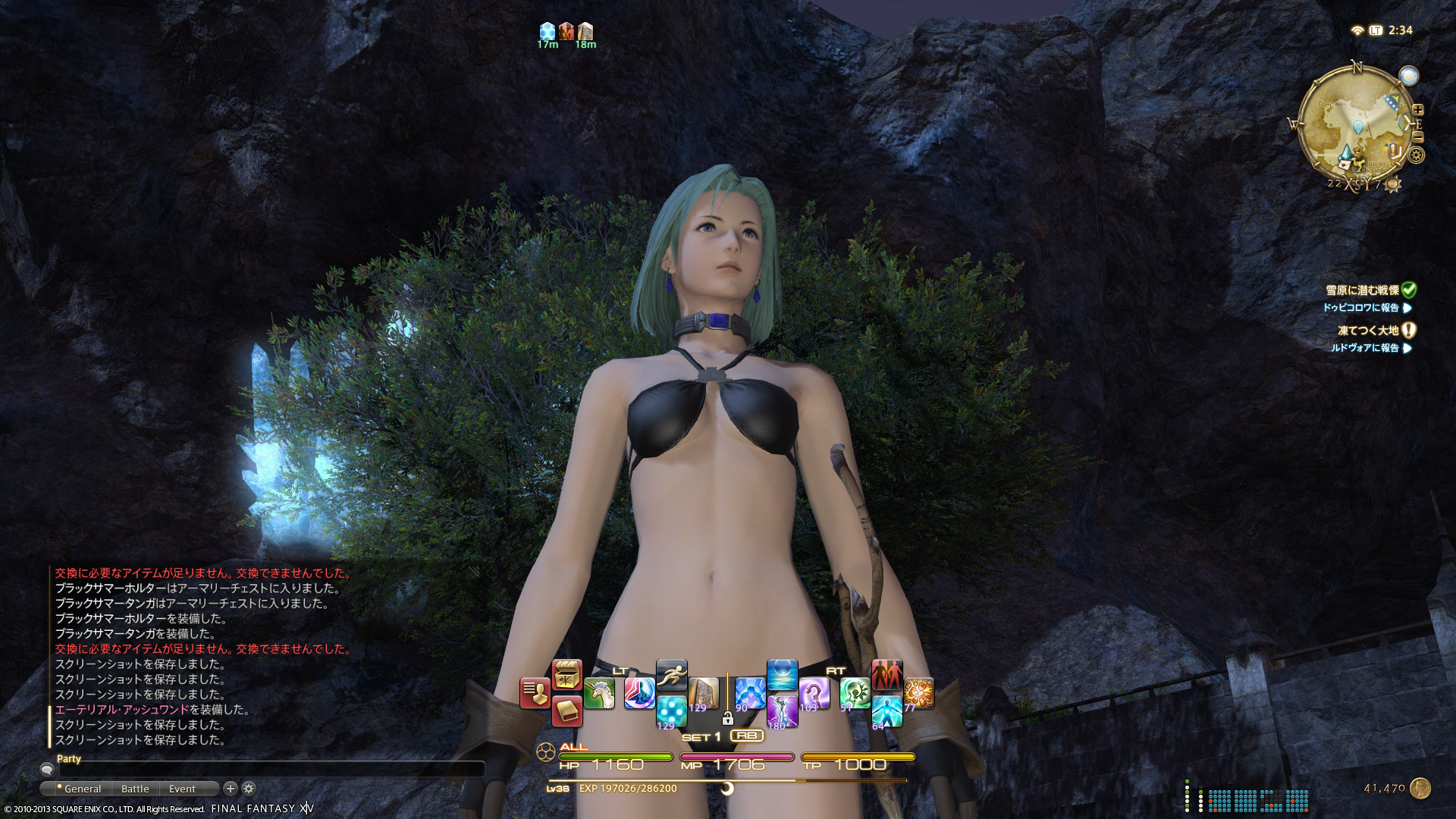This screenshot has height=819, width=1456.
Task: Open the treasure chest armoury icon
Action: 566,674
